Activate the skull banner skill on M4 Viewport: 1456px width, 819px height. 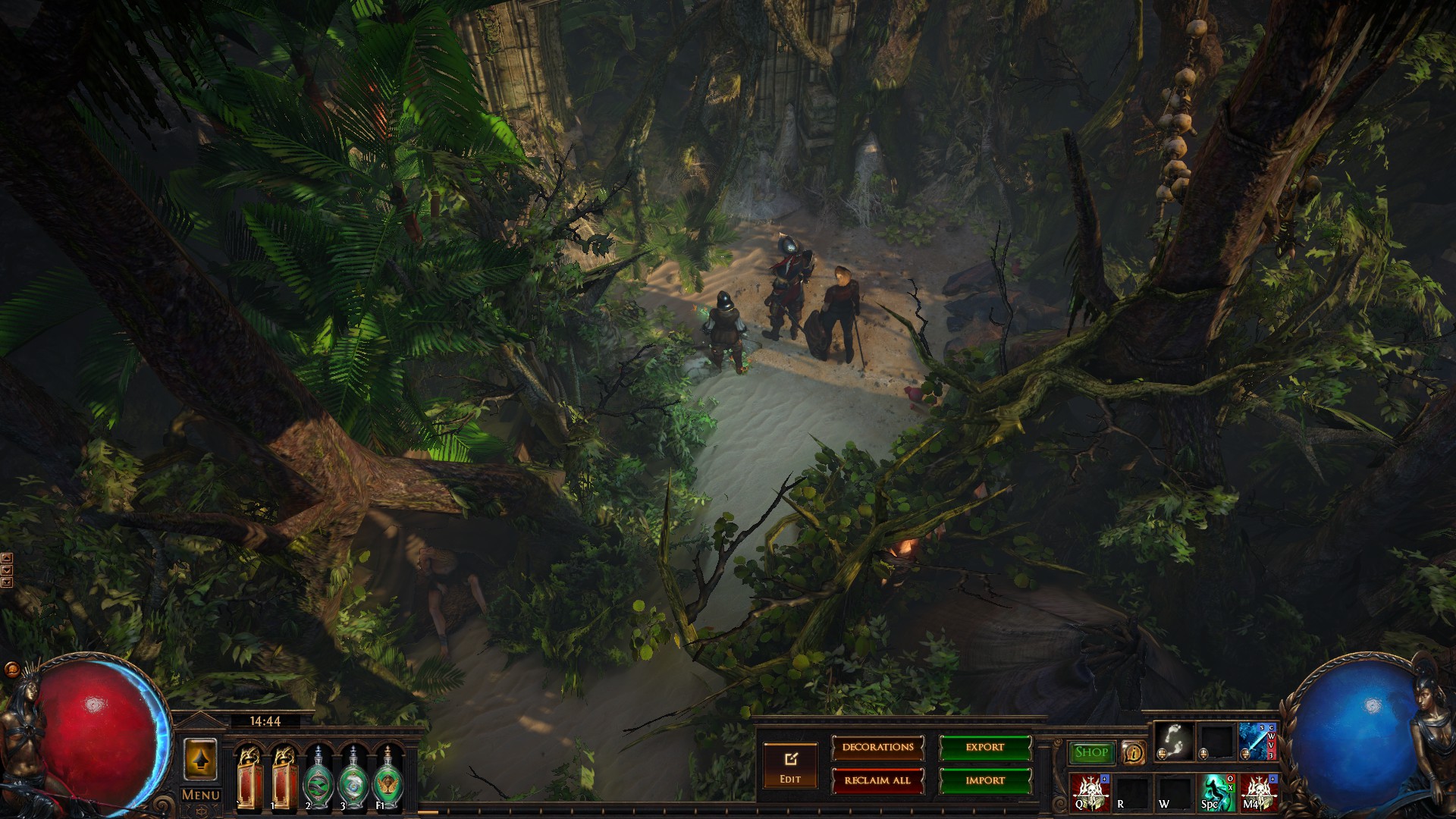1258,792
